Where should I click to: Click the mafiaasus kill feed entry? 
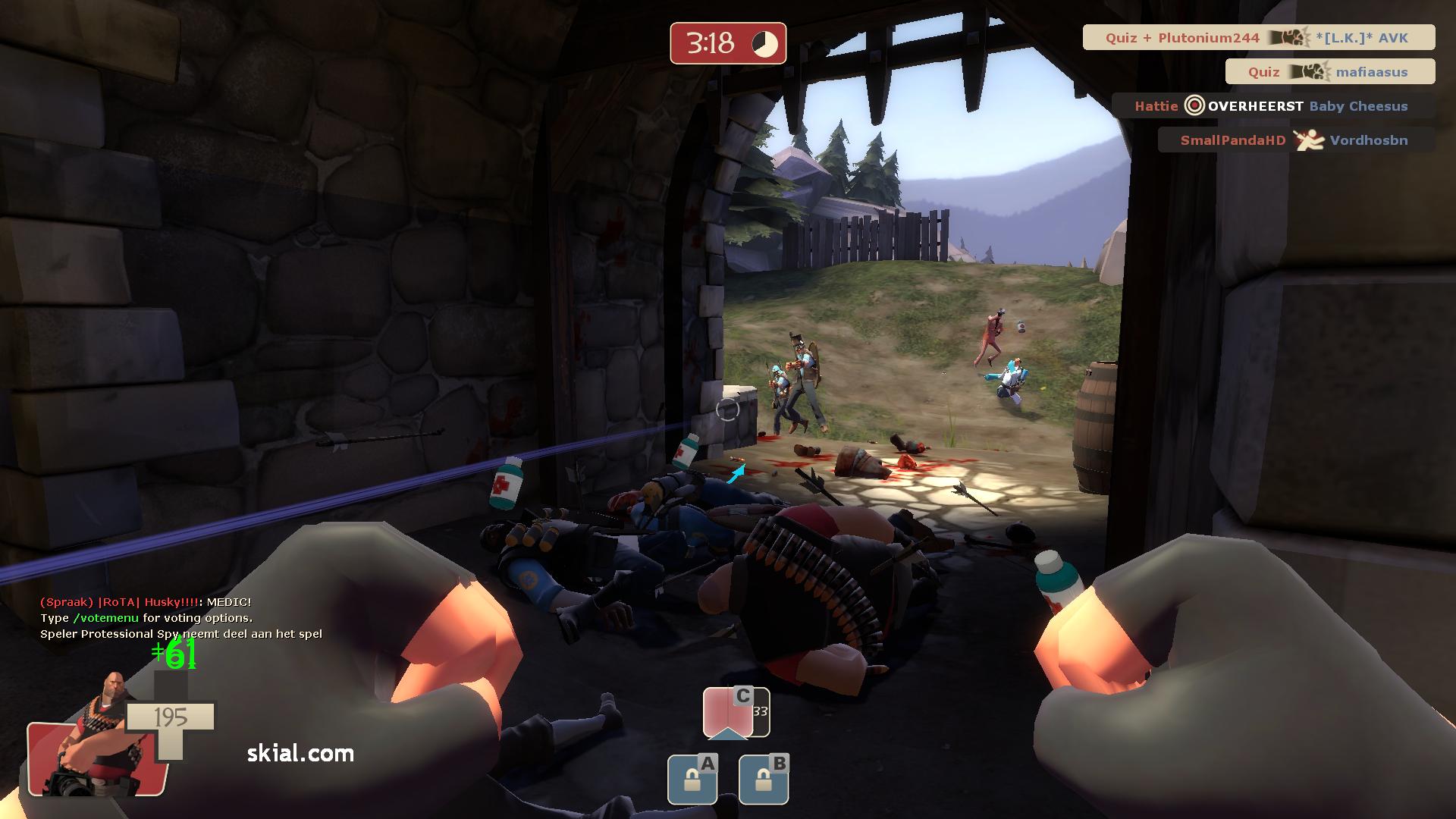1329,72
